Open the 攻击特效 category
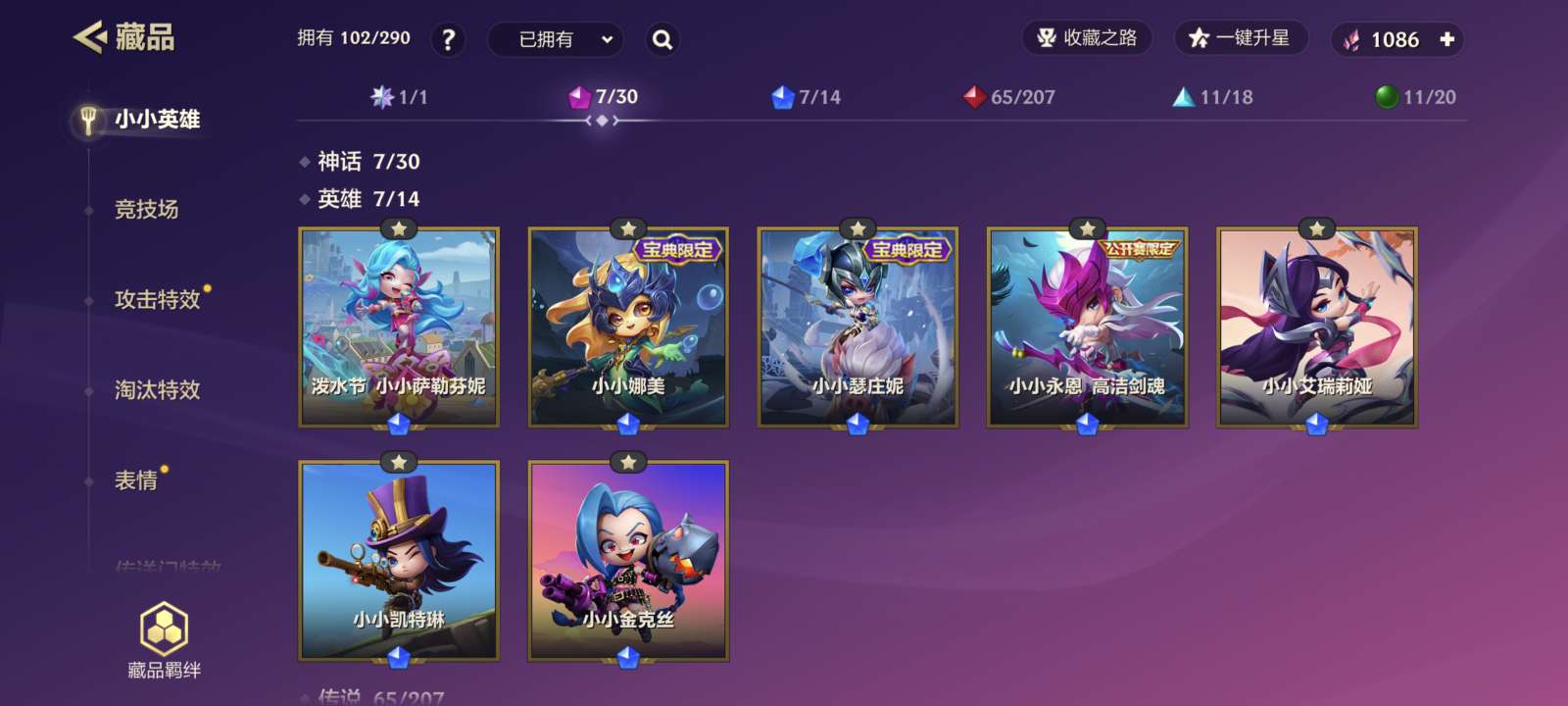The image size is (1568, 706). pos(157,299)
